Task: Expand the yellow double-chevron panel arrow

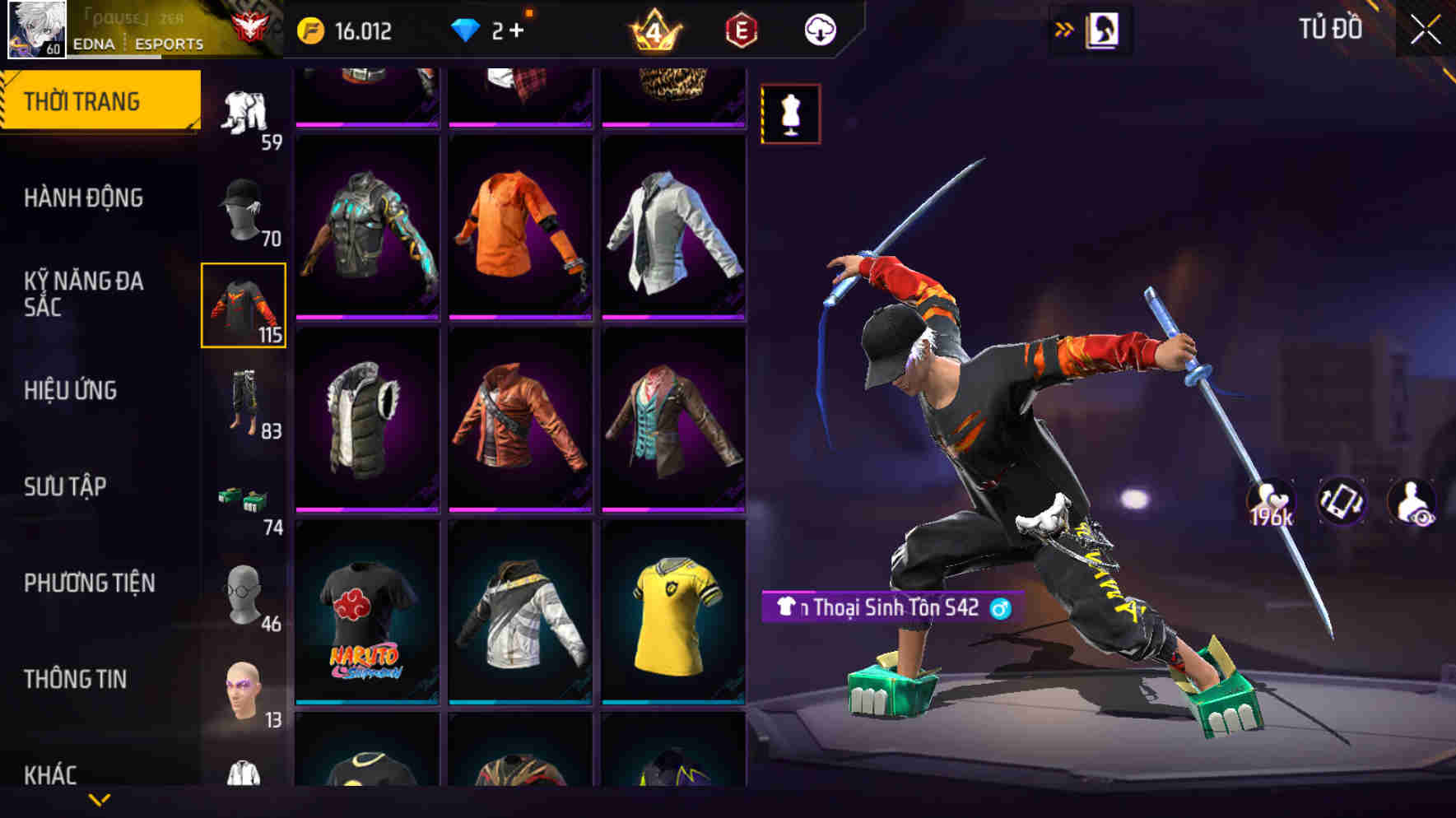Action: [1064, 28]
